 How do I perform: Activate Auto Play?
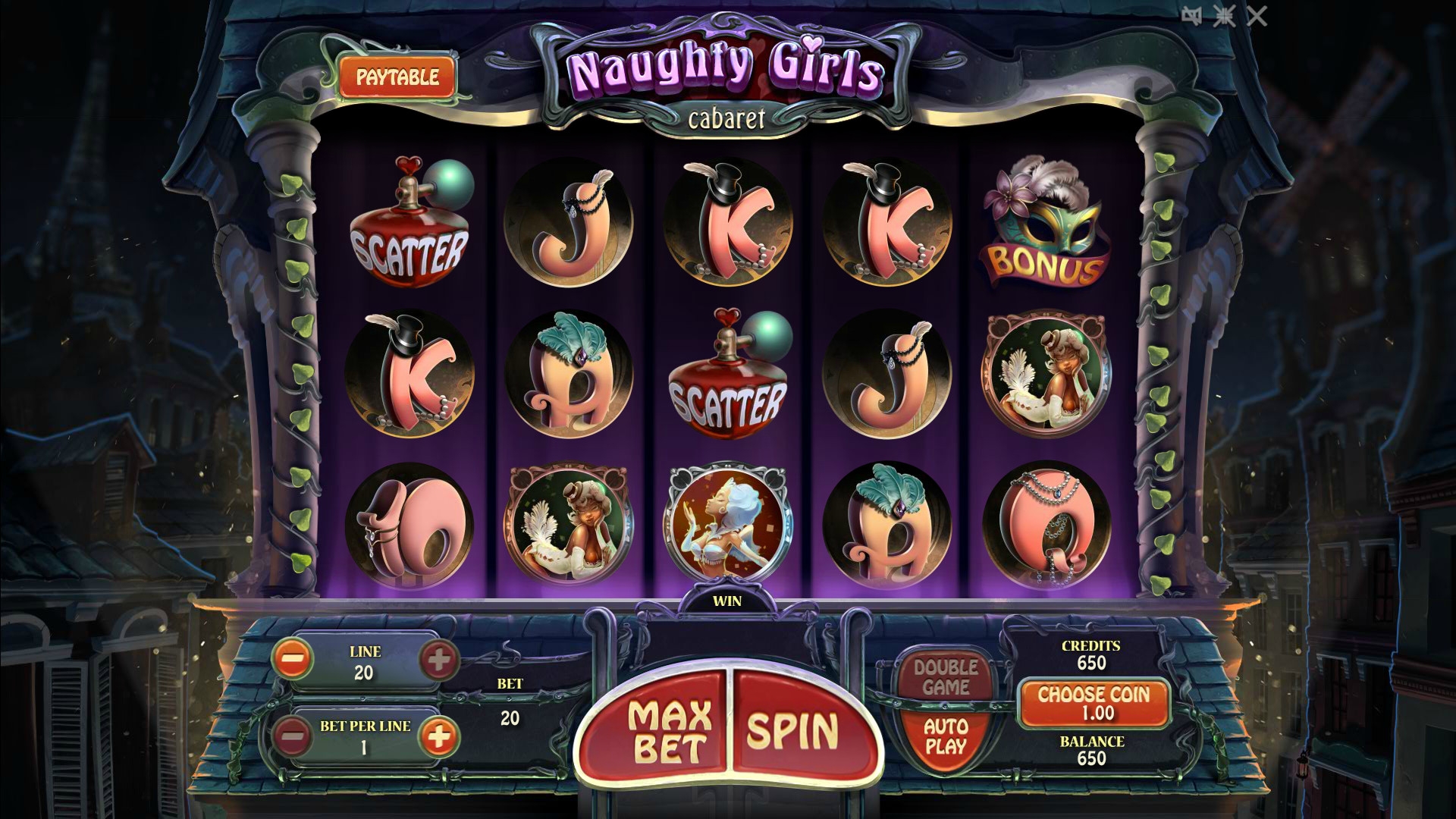946,736
